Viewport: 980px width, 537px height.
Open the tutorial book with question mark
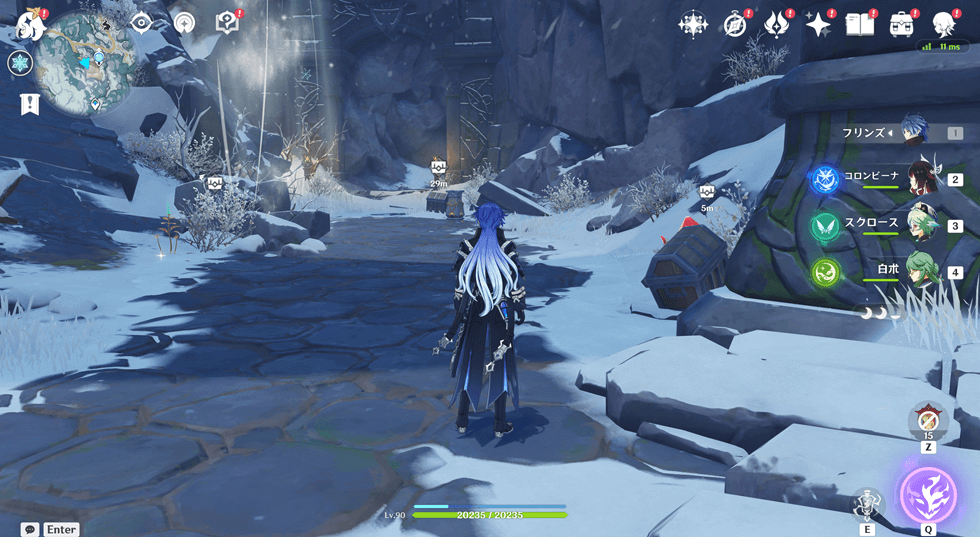click(227, 23)
